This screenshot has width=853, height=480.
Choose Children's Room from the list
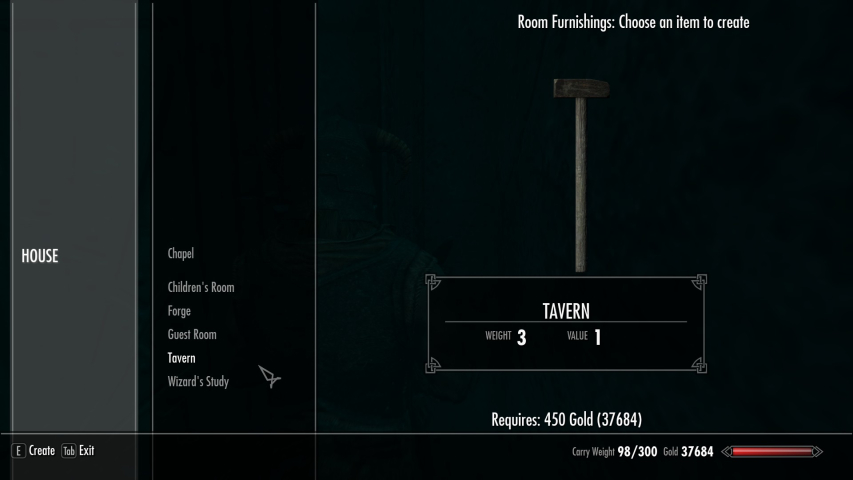click(201, 288)
